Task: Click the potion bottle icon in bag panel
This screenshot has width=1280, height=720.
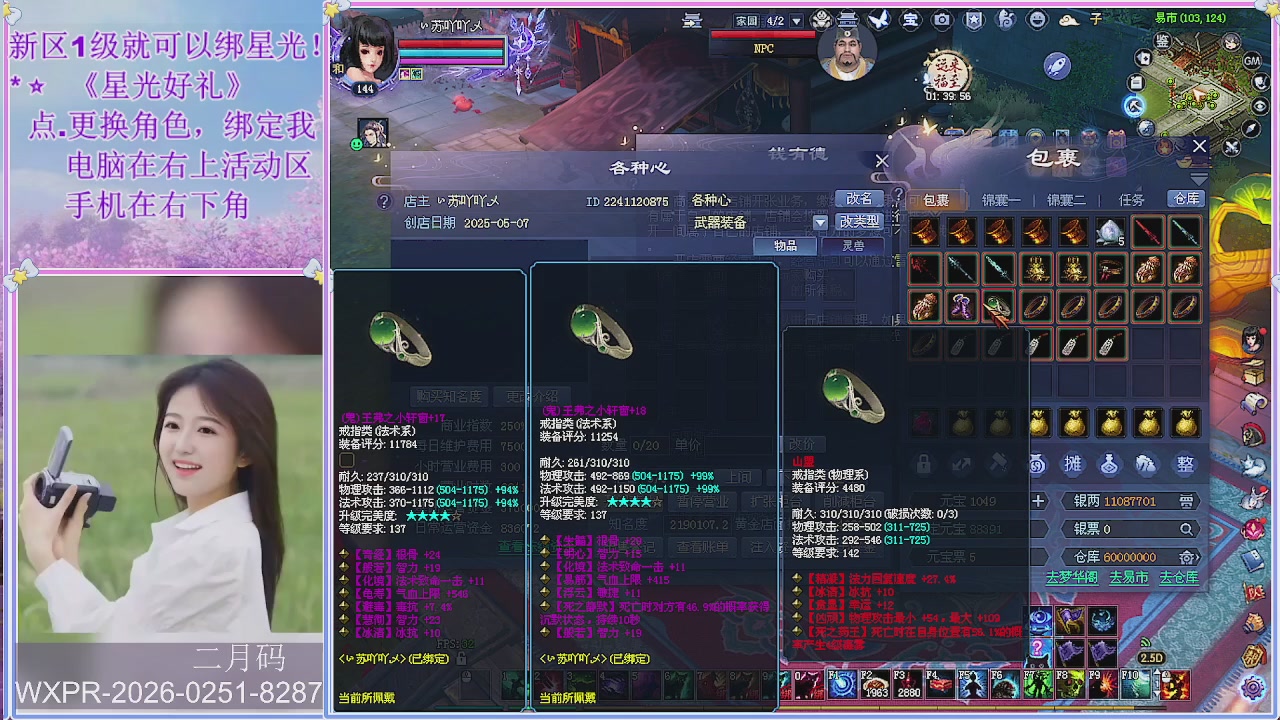Action: click(x=1109, y=464)
